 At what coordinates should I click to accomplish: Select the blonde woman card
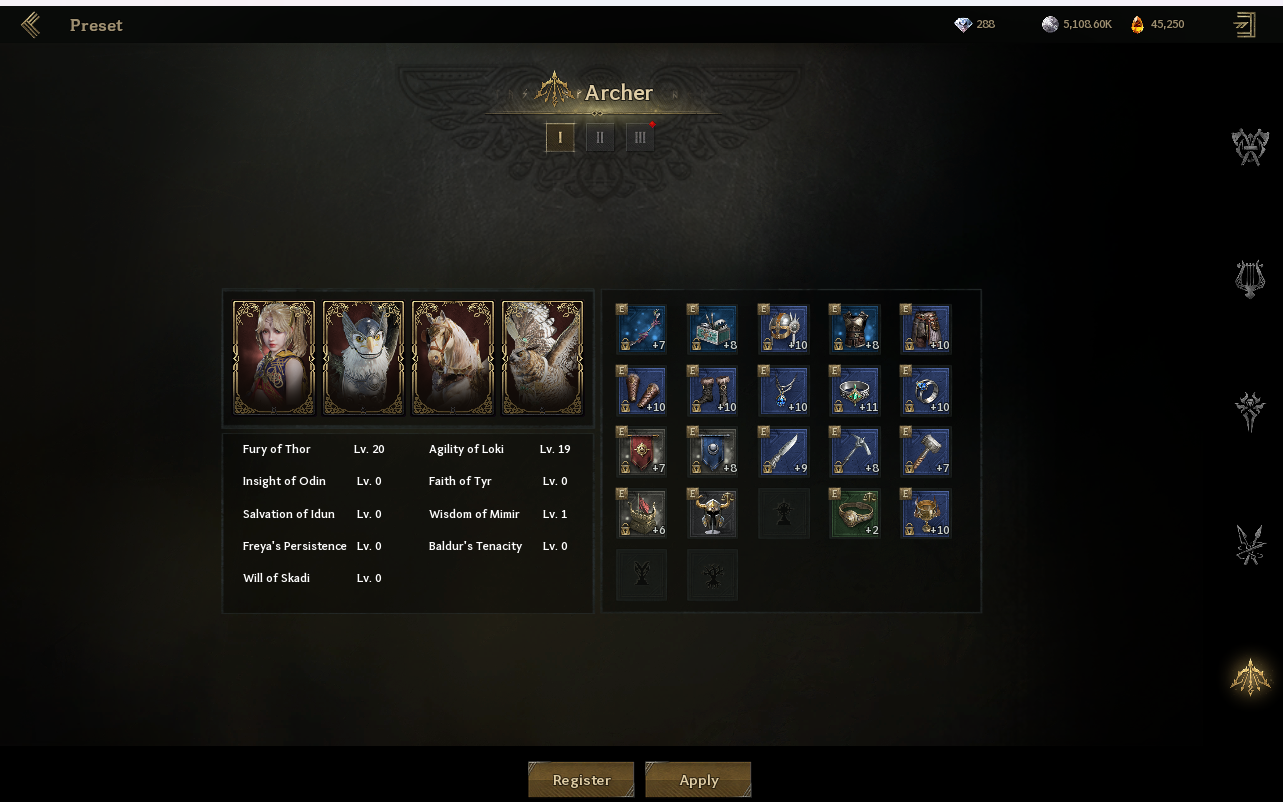coord(274,358)
